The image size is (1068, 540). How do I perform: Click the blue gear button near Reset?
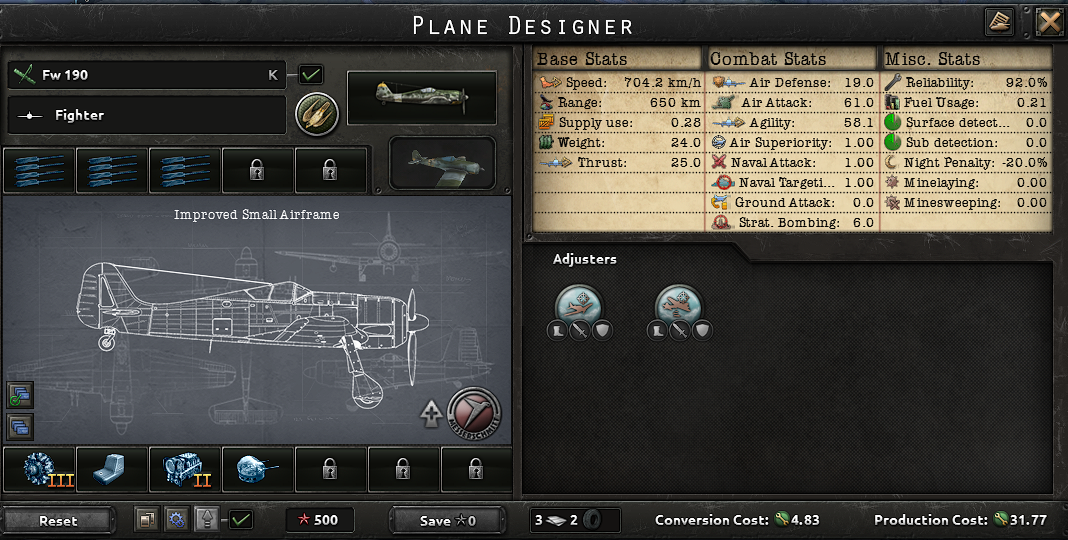[176, 520]
